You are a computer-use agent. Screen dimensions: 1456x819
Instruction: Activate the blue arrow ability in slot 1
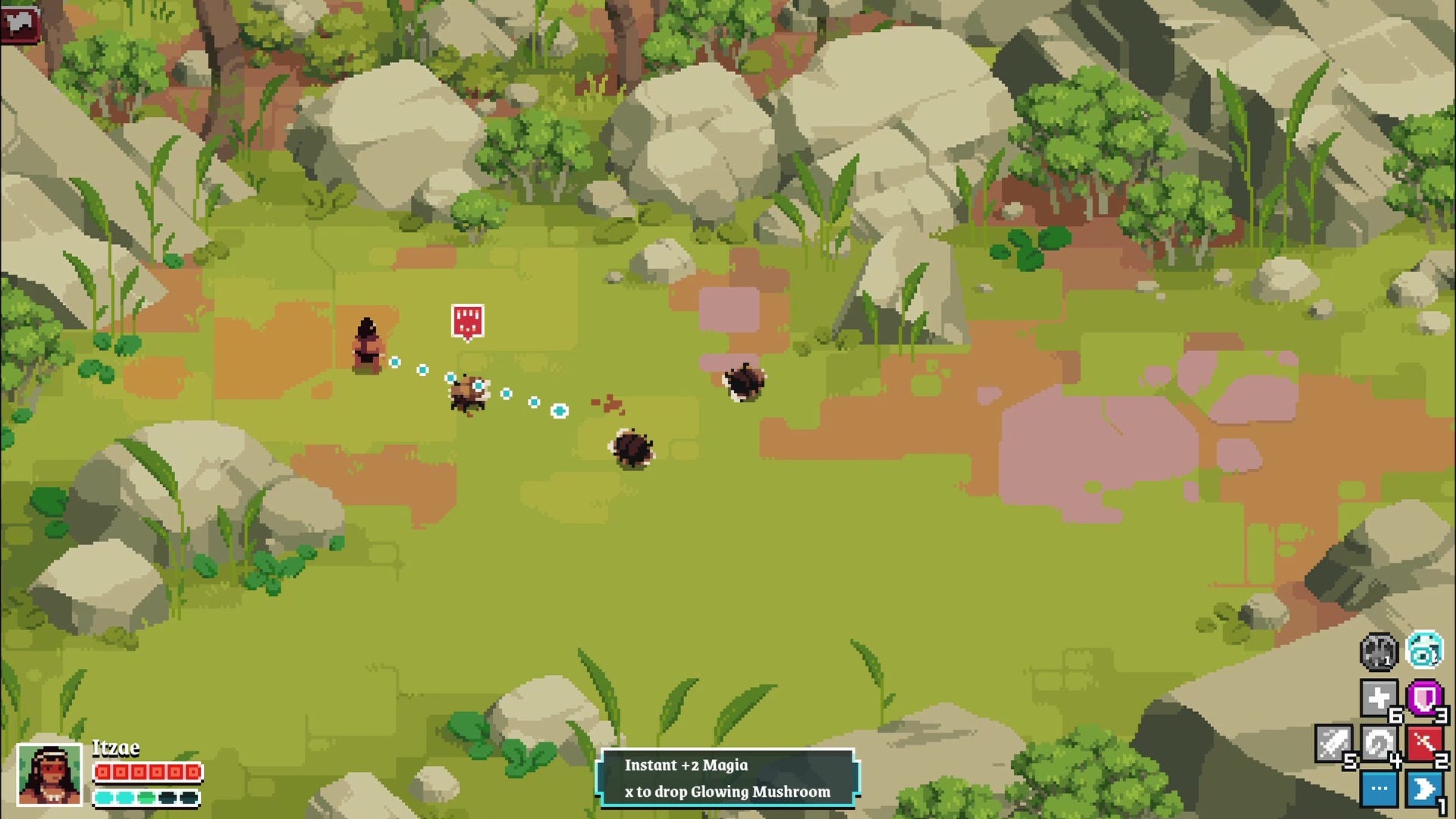coord(1423,789)
